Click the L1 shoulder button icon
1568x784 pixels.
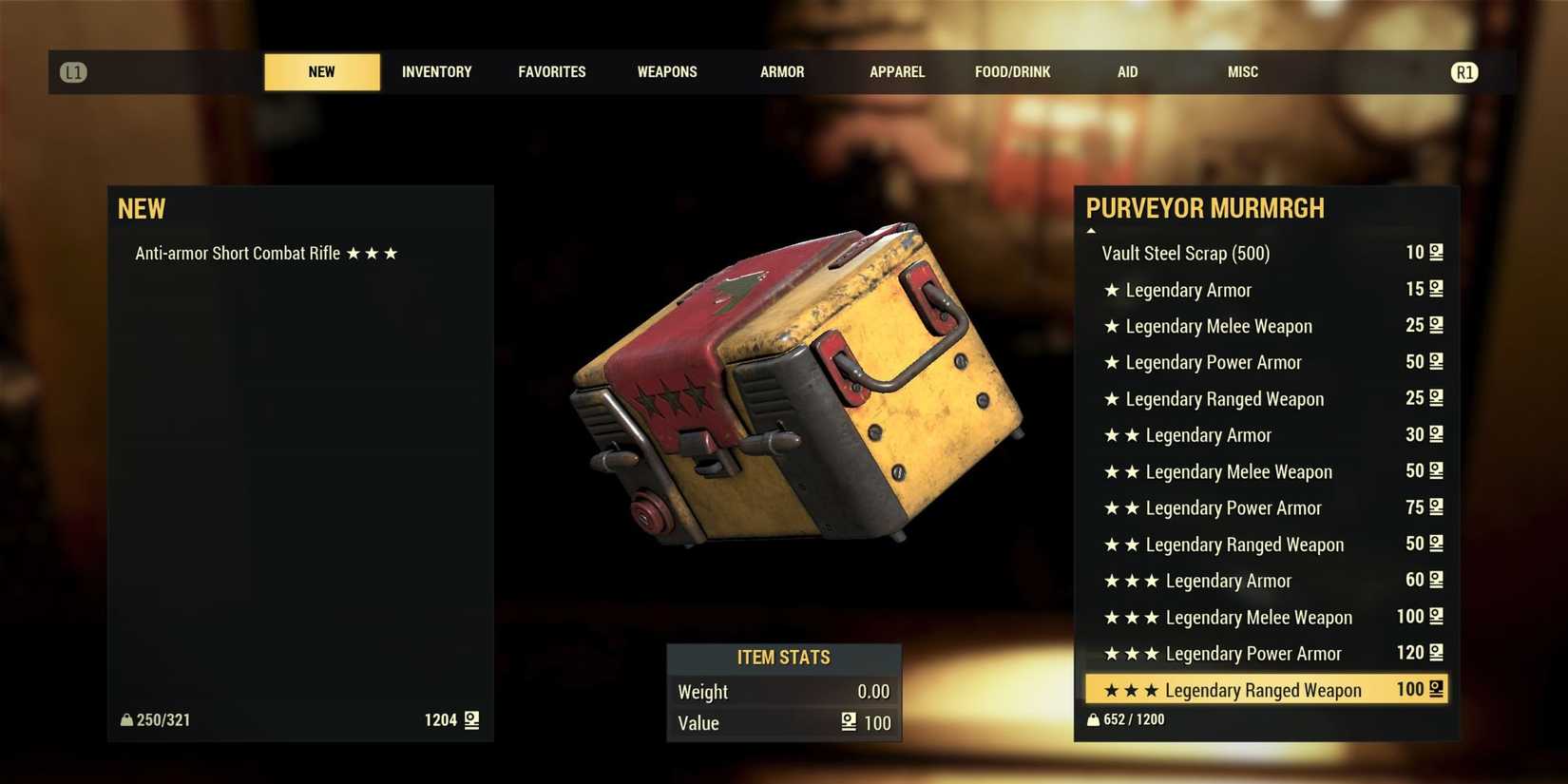tap(72, 71)
